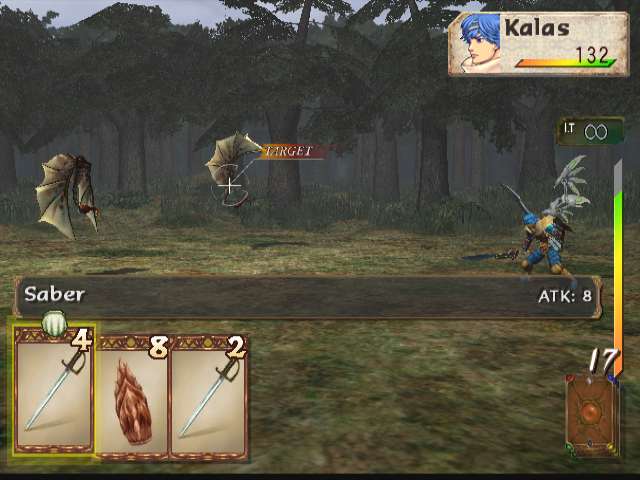The image size is (640, 480).
Task: Select Kalas's character portrait
Action: click(x=478, y=43)
